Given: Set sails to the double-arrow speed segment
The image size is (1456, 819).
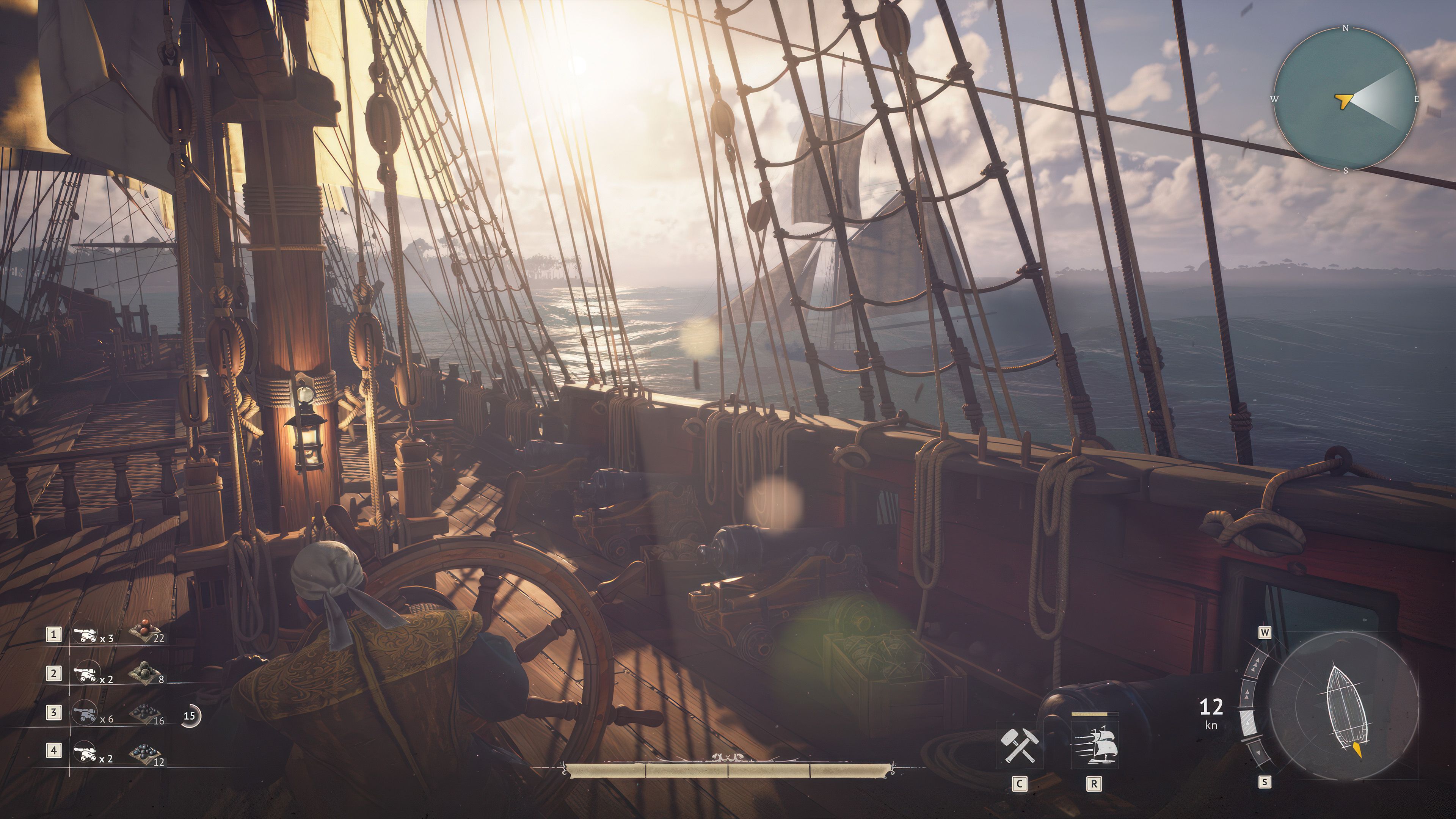Looking at the screenshot, I should pyautogui.click(x=1247, y=695).
